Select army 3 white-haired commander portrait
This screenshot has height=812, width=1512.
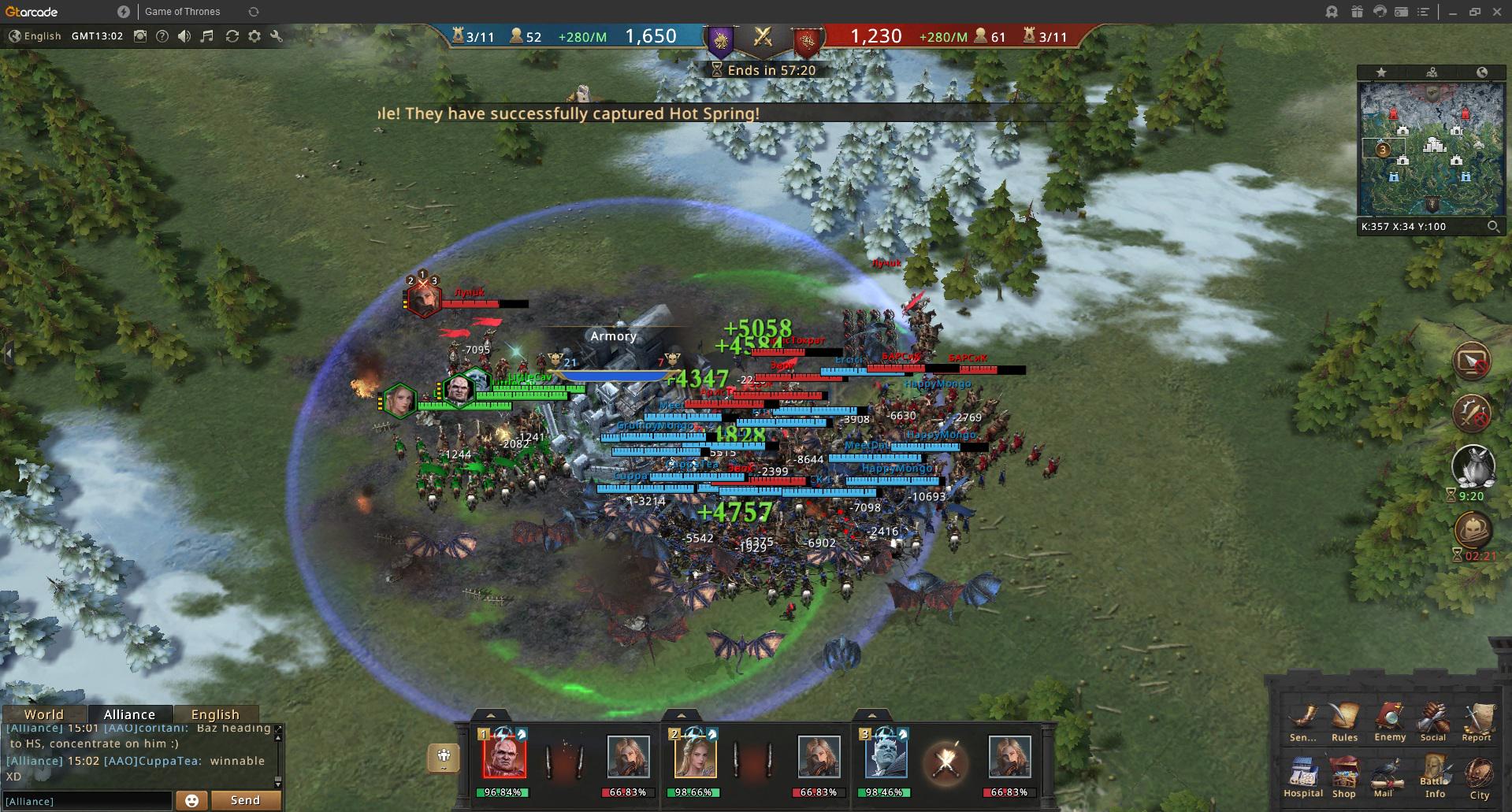[x=885, y=756]
